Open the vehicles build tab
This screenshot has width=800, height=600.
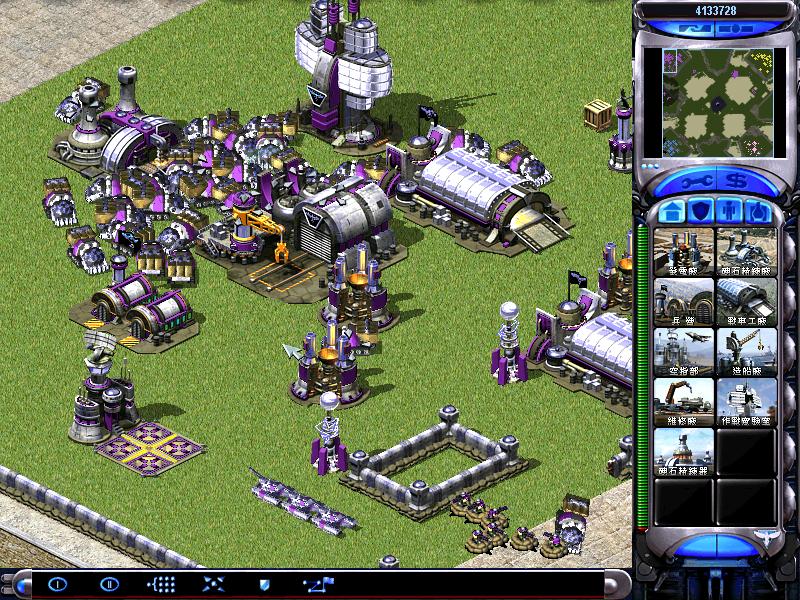point(758,211)
